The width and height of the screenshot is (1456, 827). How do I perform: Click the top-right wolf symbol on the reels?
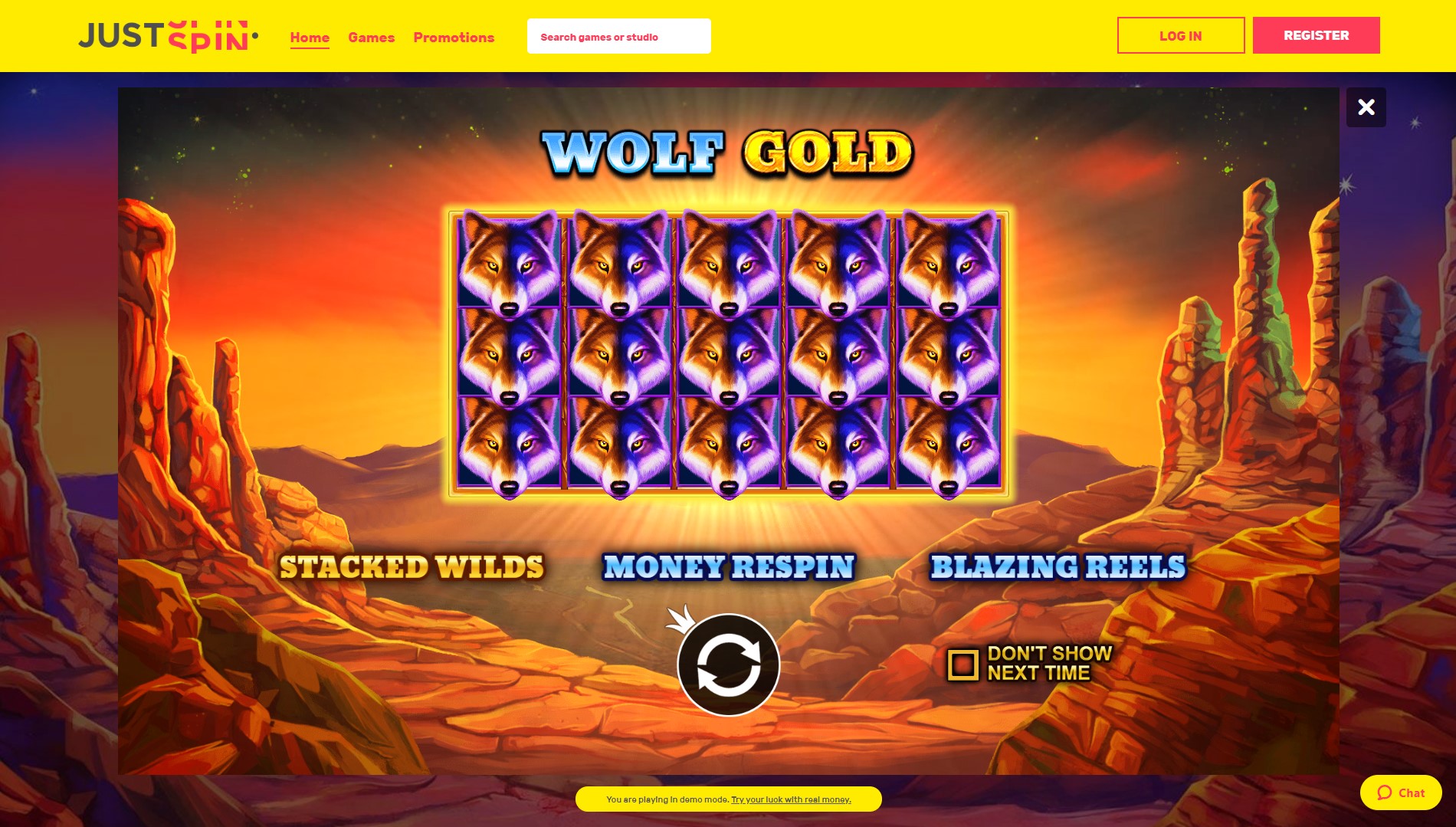[950, 264]
